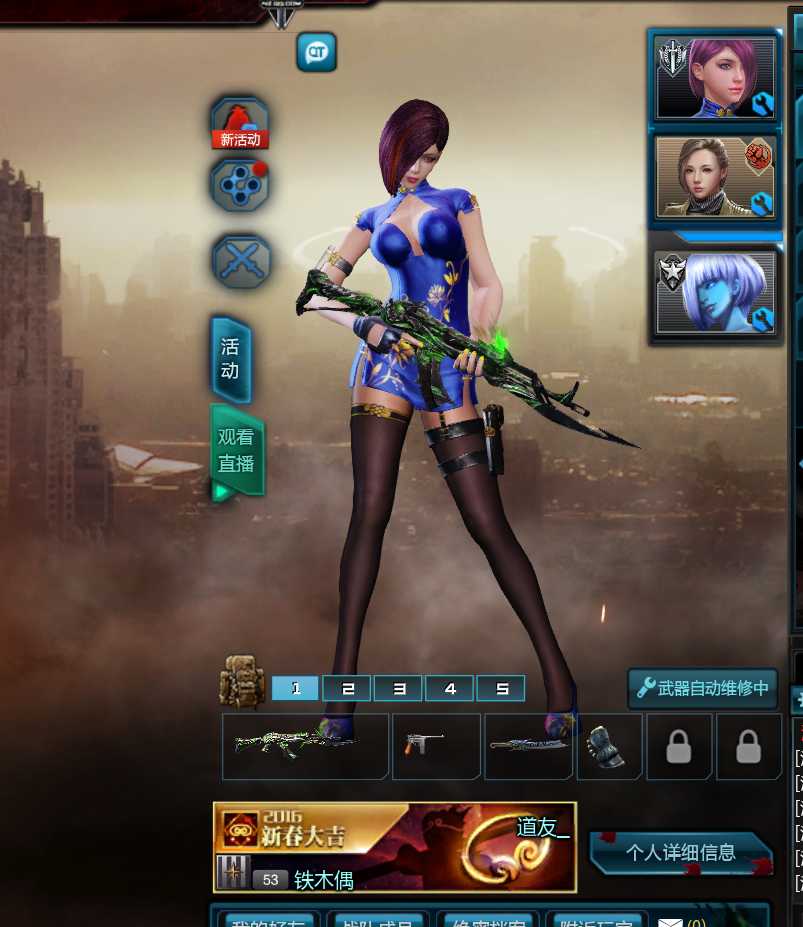Open the chat bubble icon
The height and width of the screenshot is (927, 803).
316,52
